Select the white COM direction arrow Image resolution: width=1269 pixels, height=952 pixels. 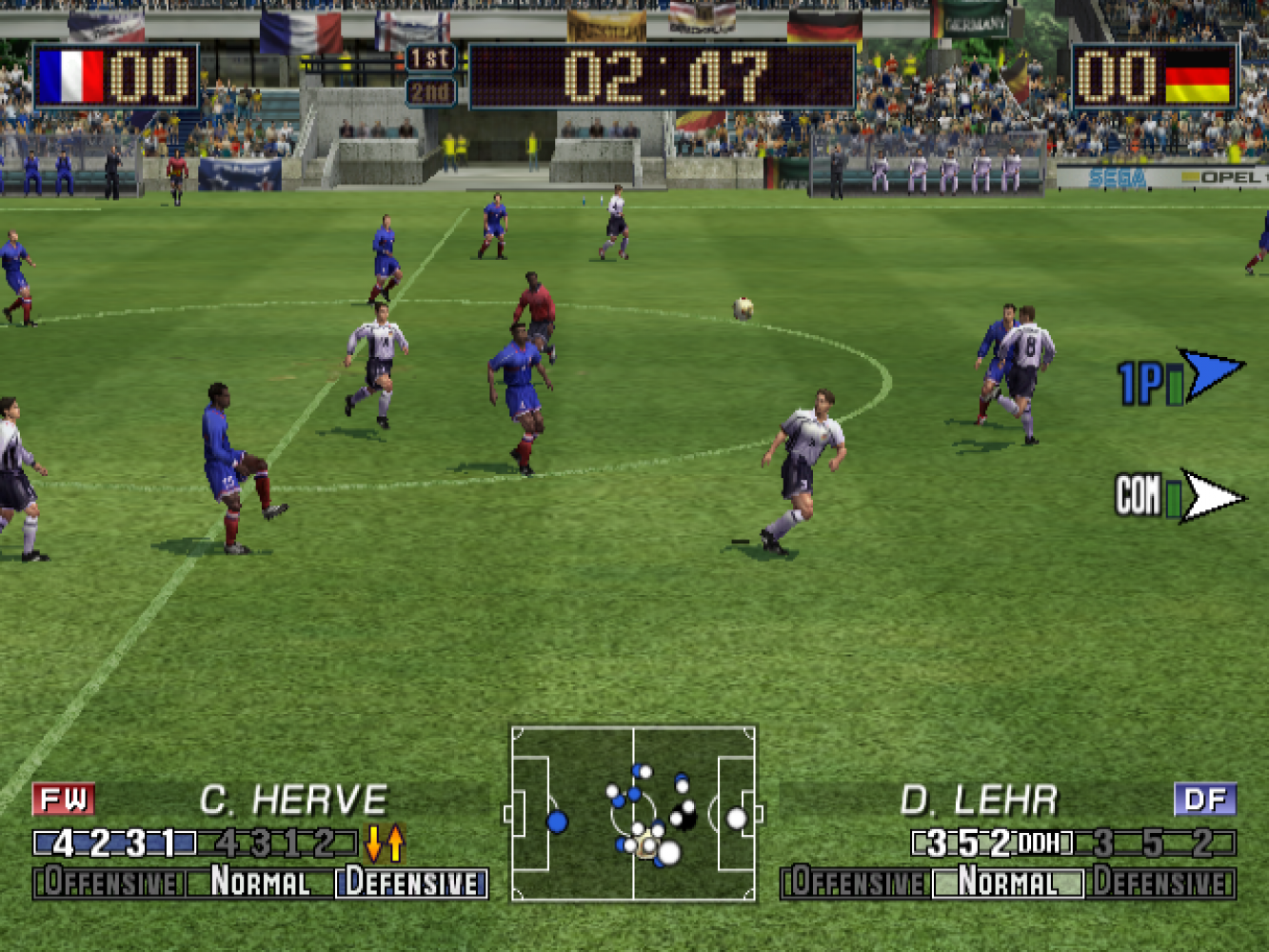1211,496
